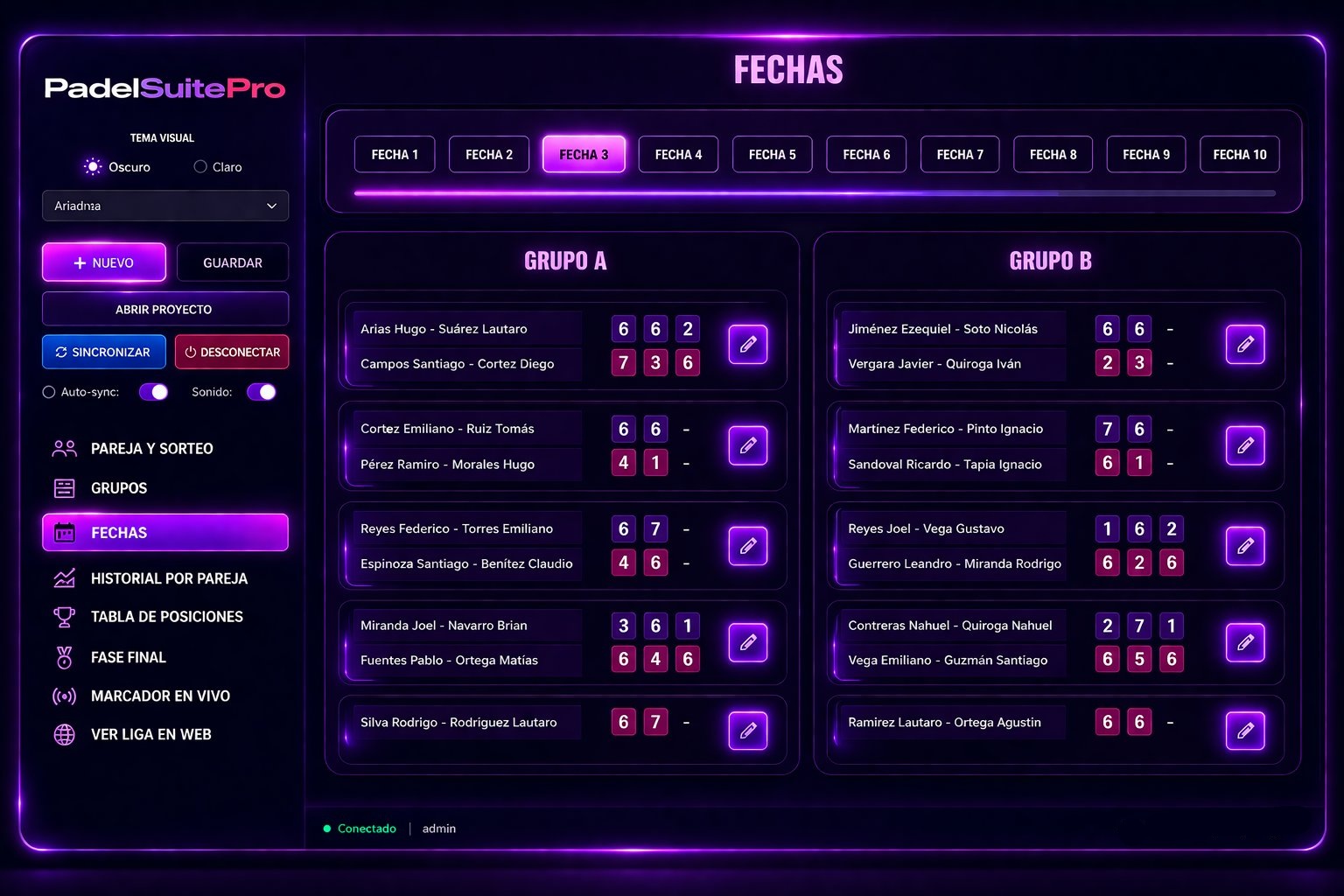Select the Pareja y Sorteo sidebar icon
This screenshot has height=896, width=1344.
[x=62, y=448]
